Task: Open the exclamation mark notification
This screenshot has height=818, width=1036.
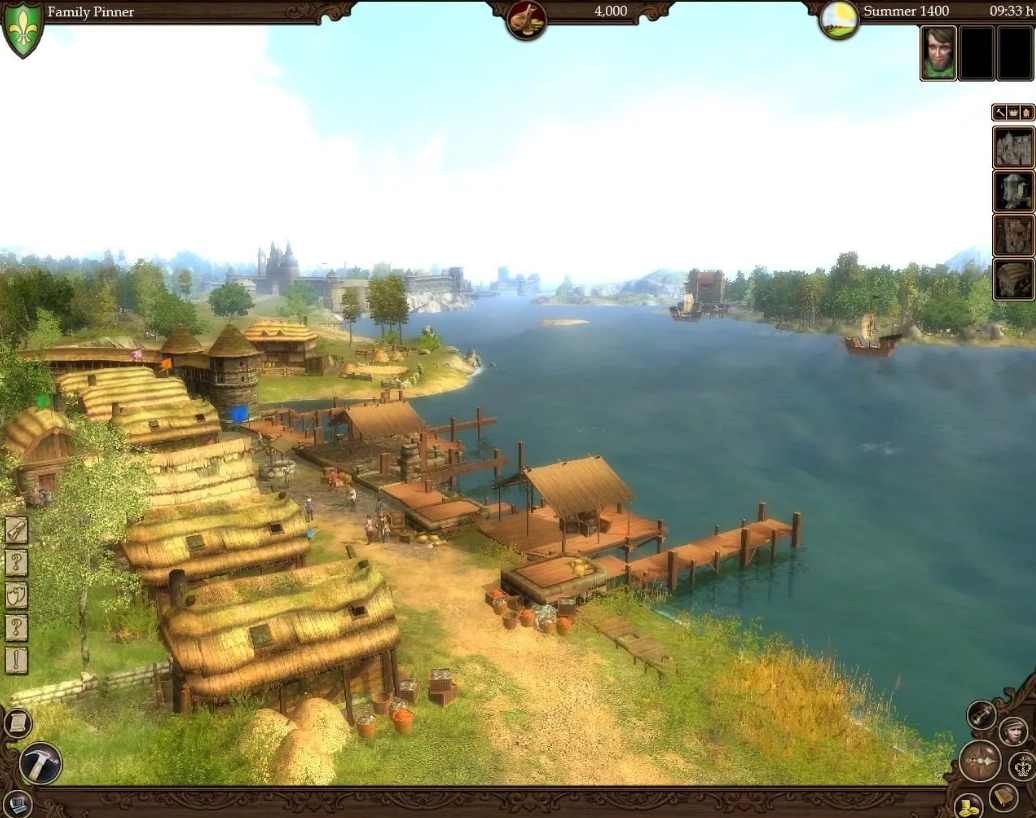Action: point(16,660)
